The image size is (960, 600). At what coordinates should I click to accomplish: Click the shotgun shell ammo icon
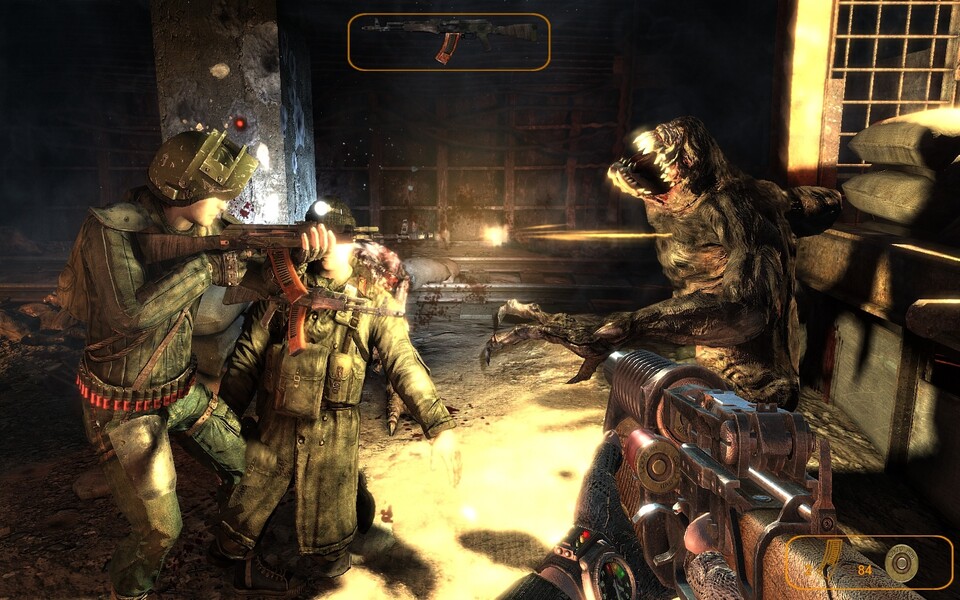(x=902, y=564)
